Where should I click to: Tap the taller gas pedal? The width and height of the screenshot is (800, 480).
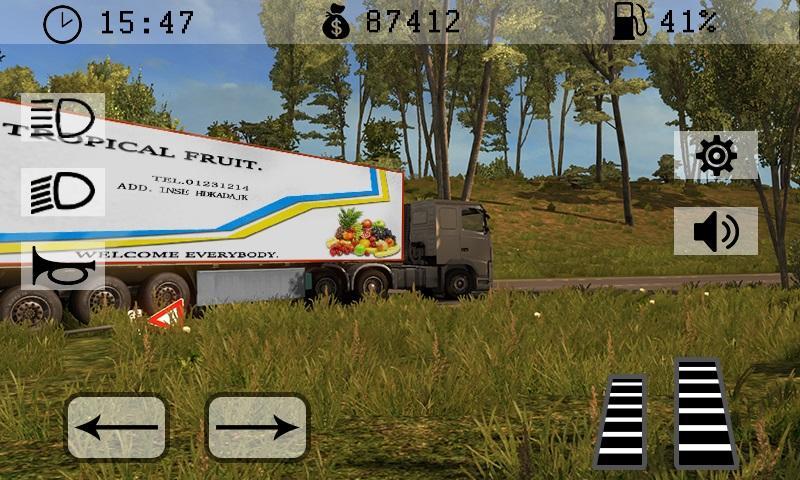pos(704,412)
